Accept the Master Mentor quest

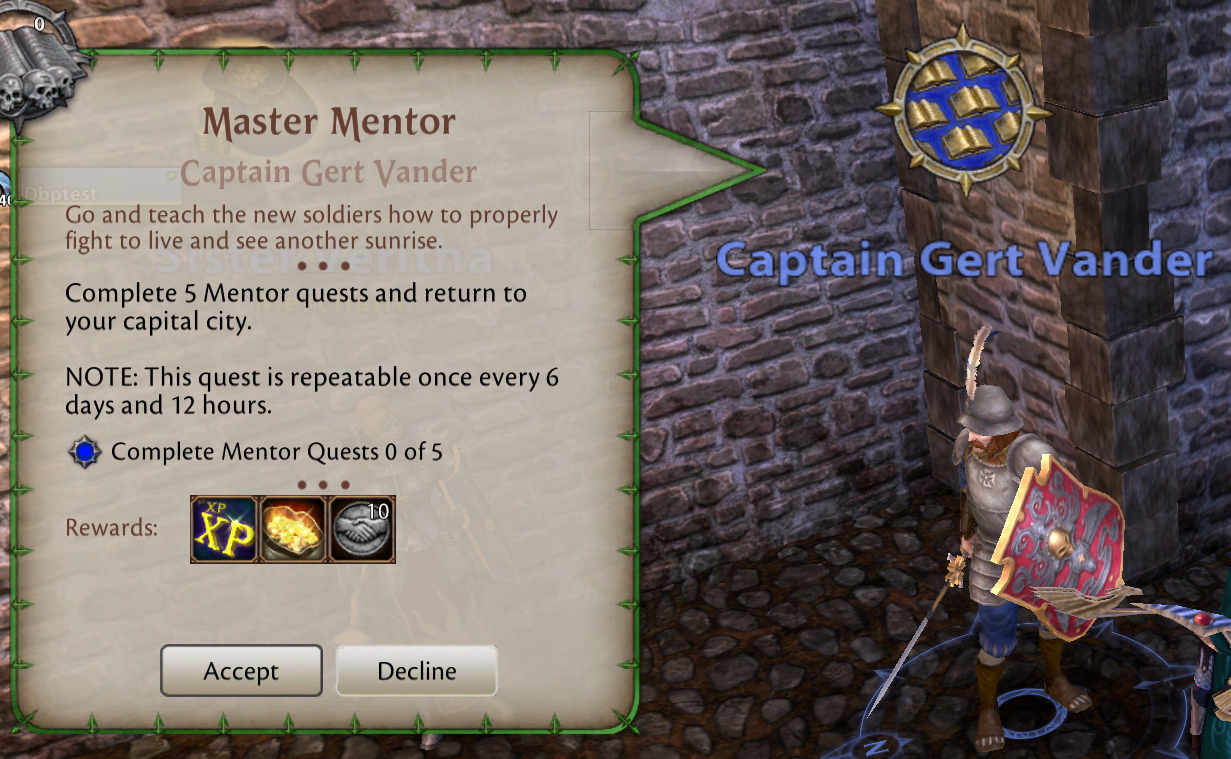[x=241, y=670]
